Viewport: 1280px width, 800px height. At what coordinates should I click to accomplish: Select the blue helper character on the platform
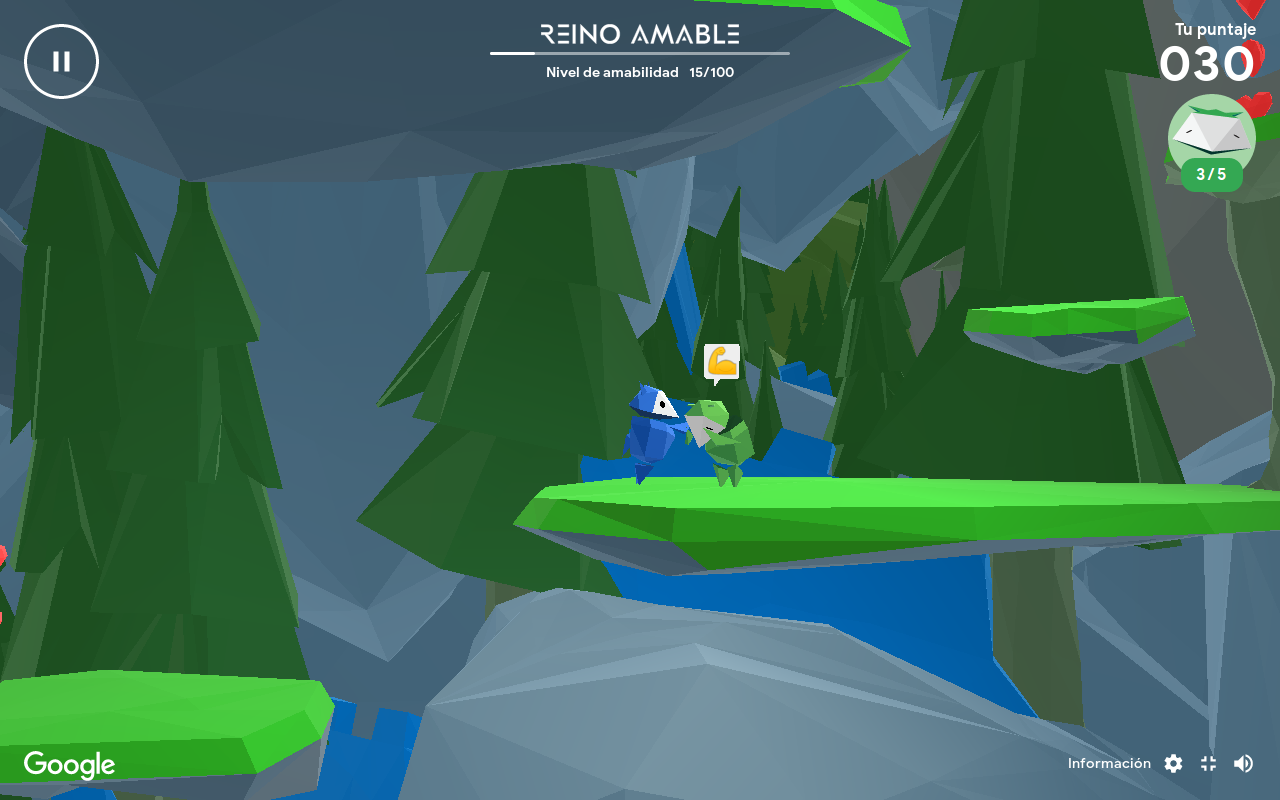[x=655, y=435]
